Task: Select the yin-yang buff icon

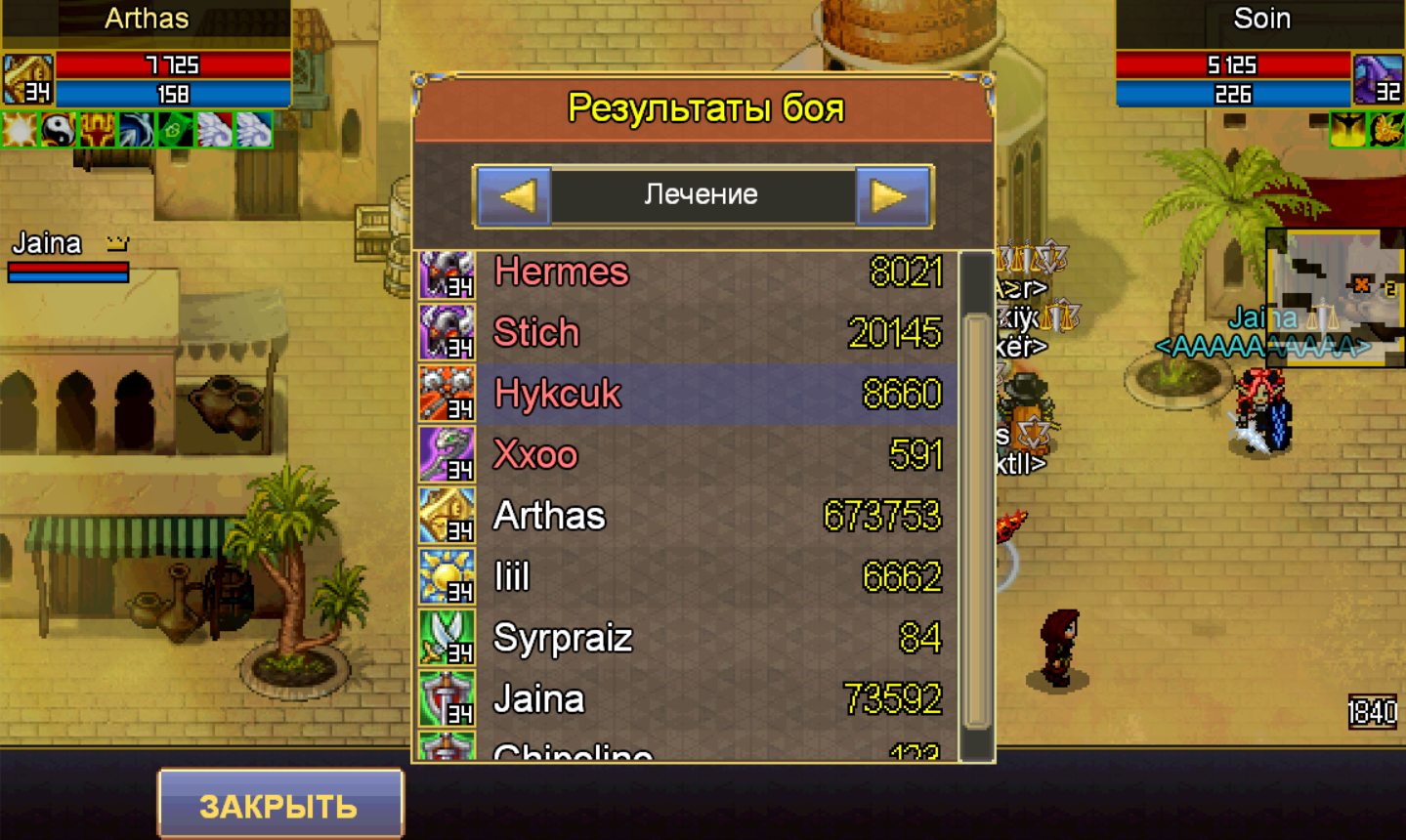Action: pos(59,130)
